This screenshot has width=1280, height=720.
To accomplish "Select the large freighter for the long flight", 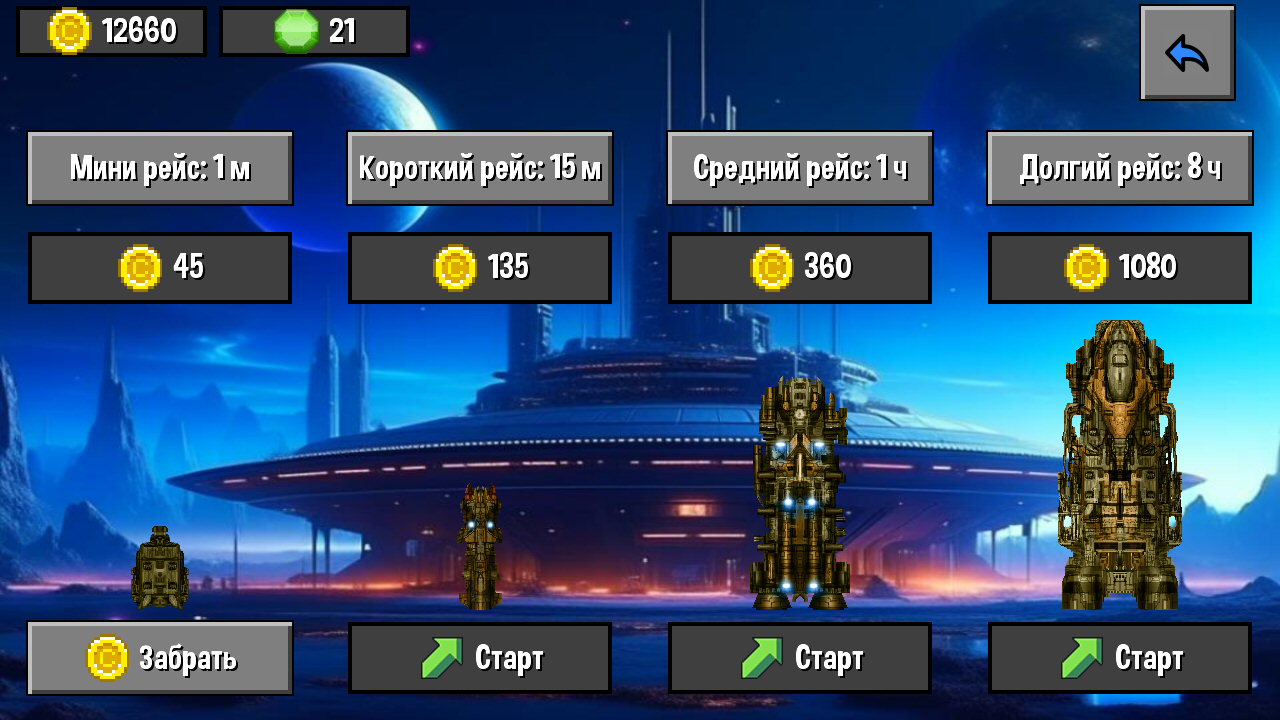I will [x=1120, y=460].
